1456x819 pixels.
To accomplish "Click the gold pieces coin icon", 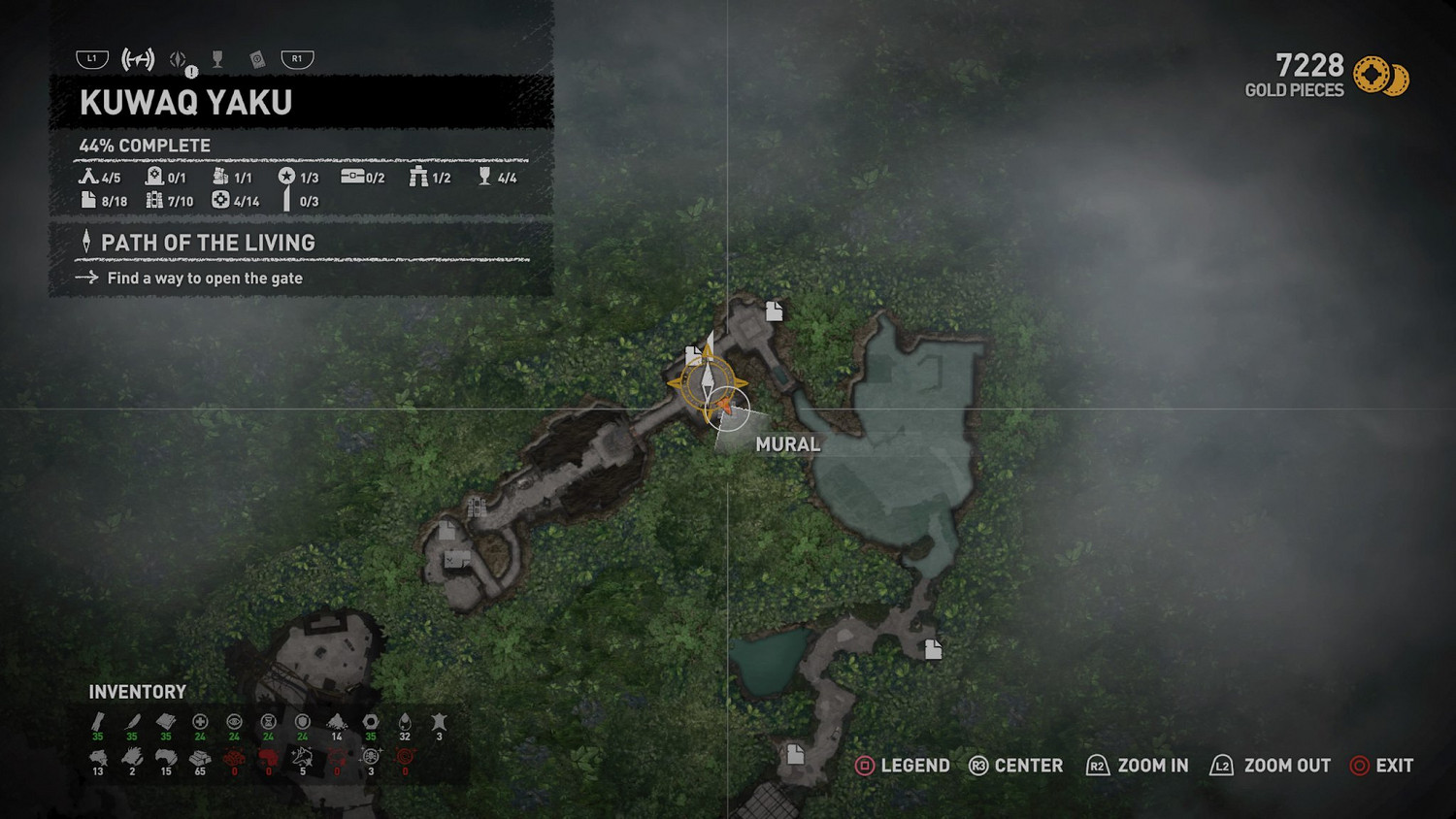I will (1379, 77).
